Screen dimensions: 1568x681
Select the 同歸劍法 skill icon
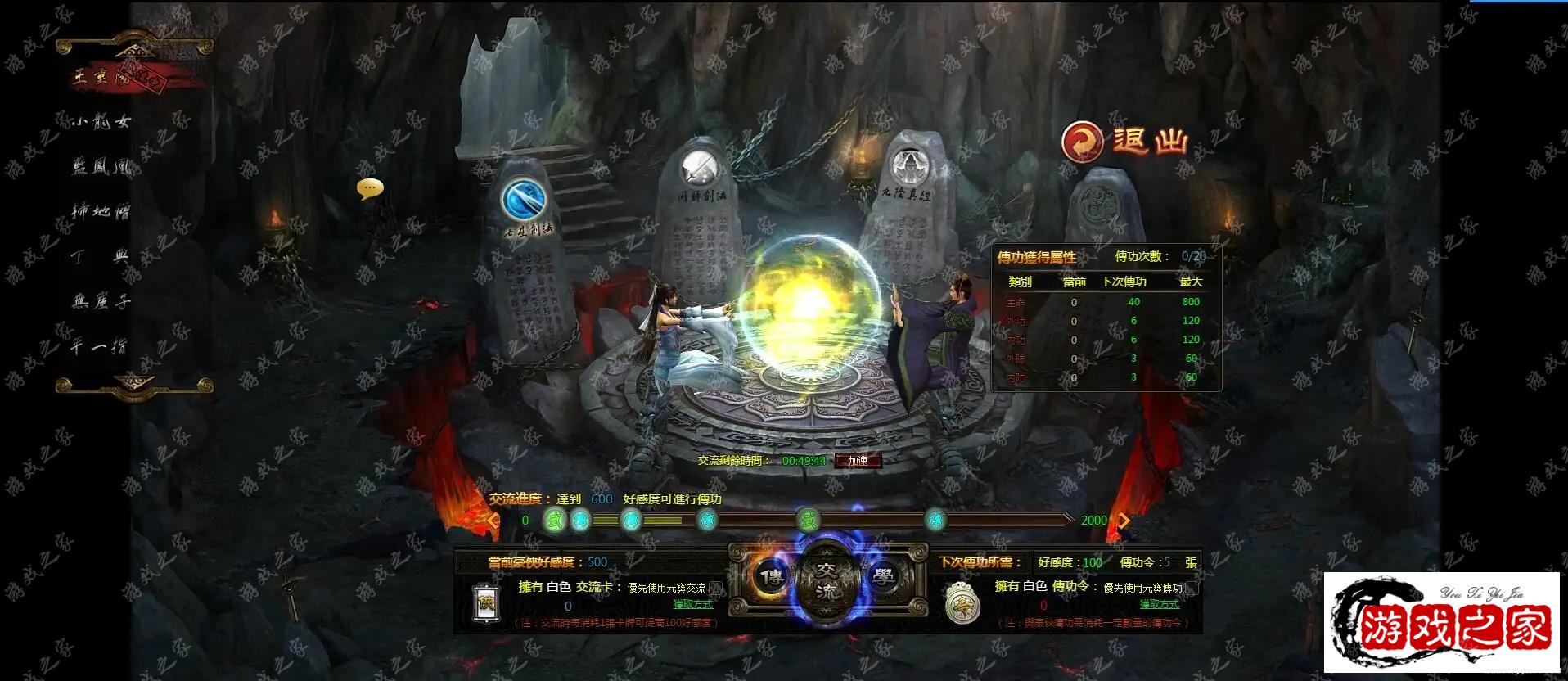[700, 169]
